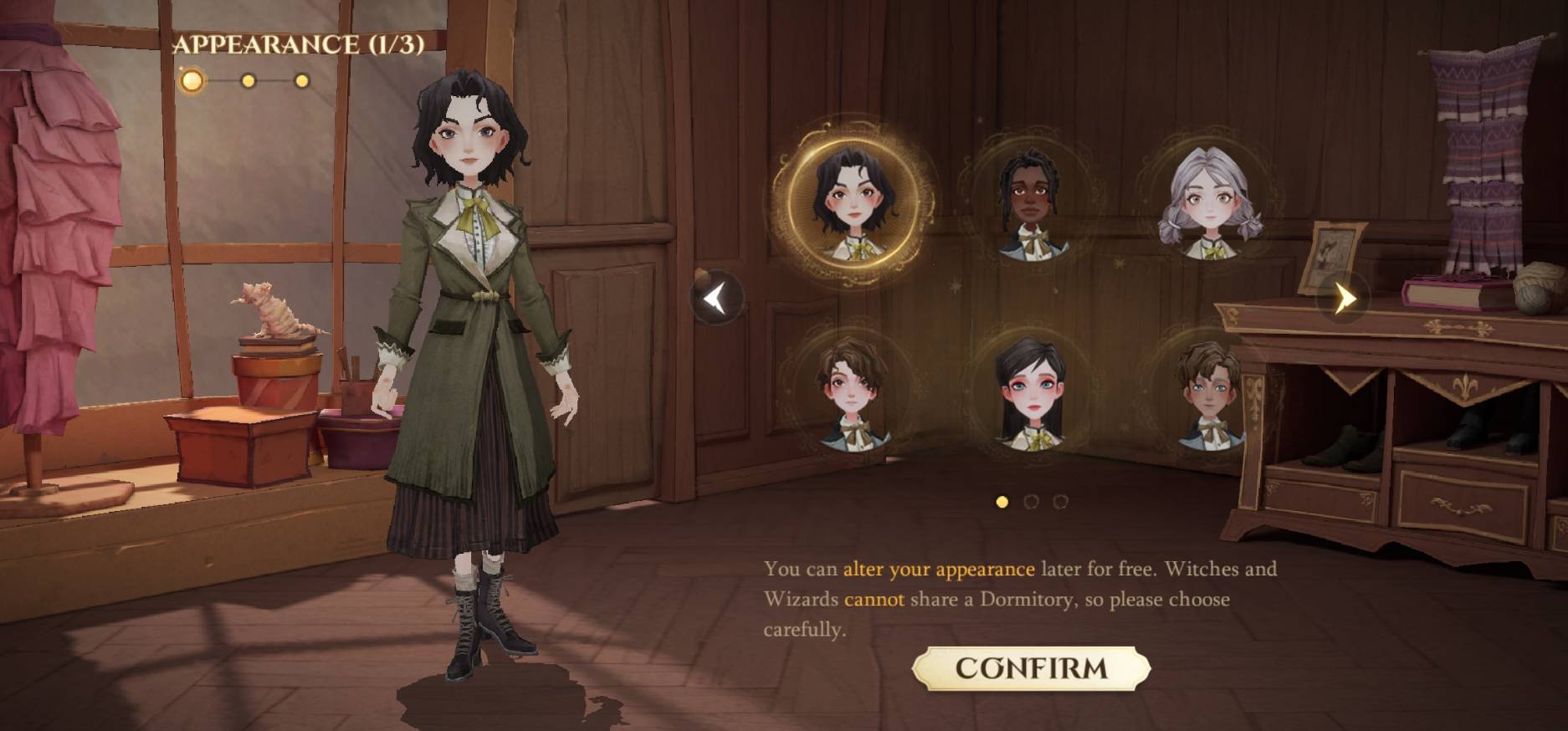Image resolution: width=1568 pixels, height=731 pixels.
Task: Show the next page of appearances
Action: pos(1344,297)
